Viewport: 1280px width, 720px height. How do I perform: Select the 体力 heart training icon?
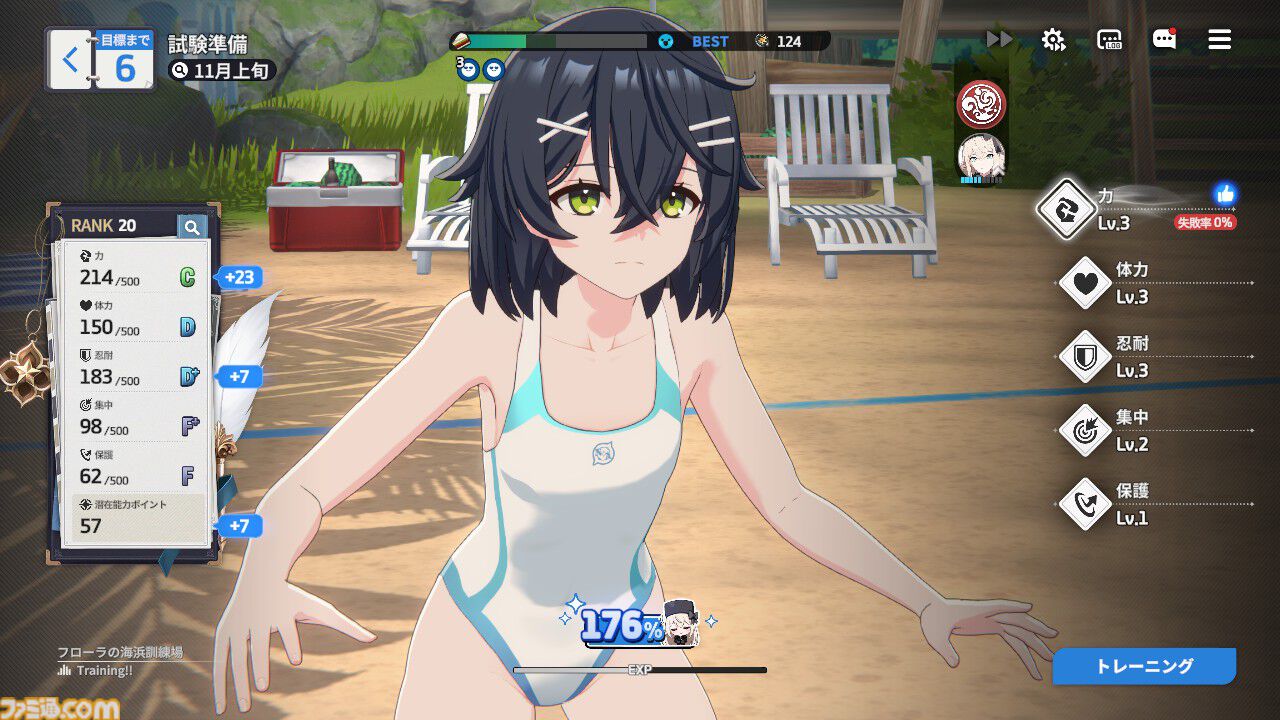click(x=1084, y=283)
